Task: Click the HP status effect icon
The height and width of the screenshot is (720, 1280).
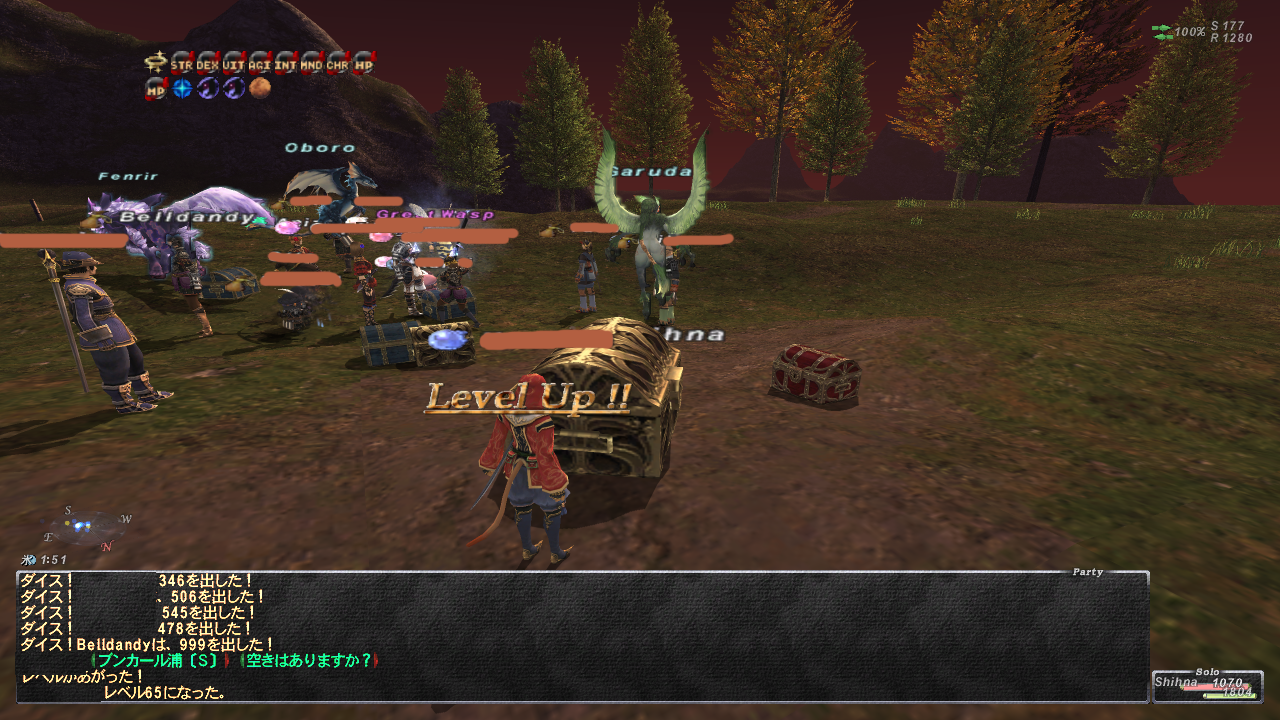Action: point(364,63)
